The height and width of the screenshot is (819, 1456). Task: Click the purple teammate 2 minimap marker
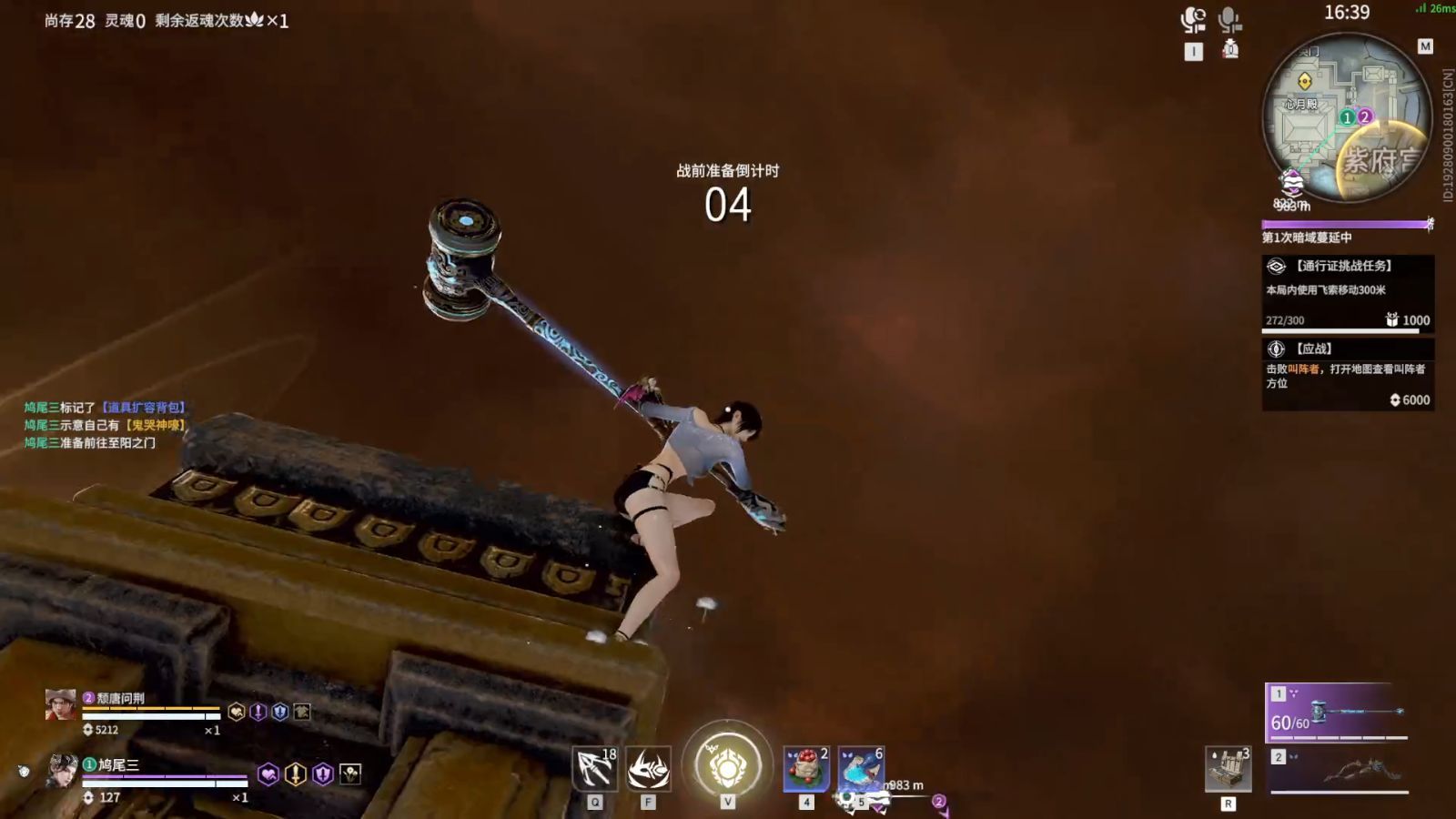(1364, 116)
